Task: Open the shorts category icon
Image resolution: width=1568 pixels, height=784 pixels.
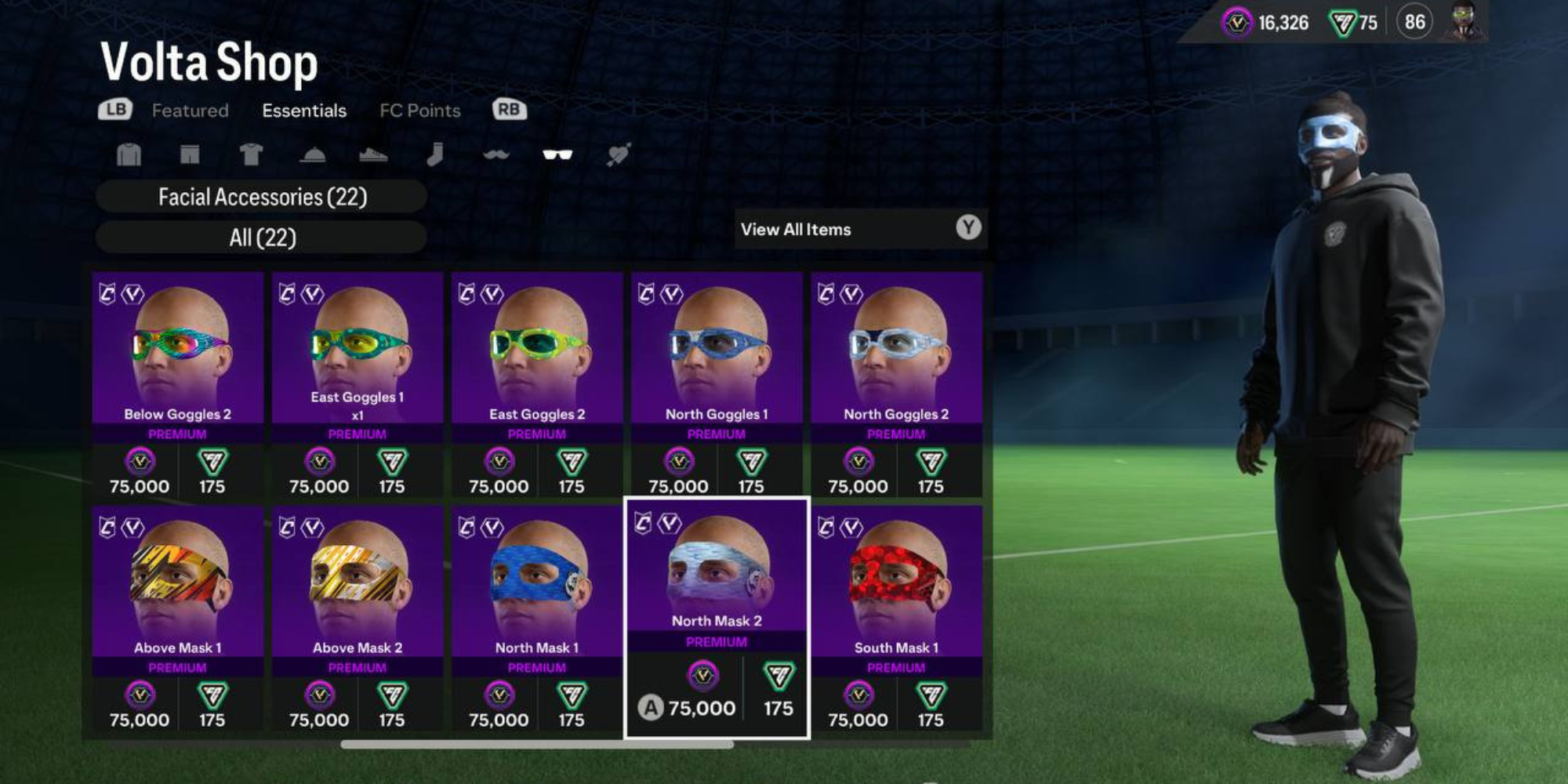Action: coord(191,154)
